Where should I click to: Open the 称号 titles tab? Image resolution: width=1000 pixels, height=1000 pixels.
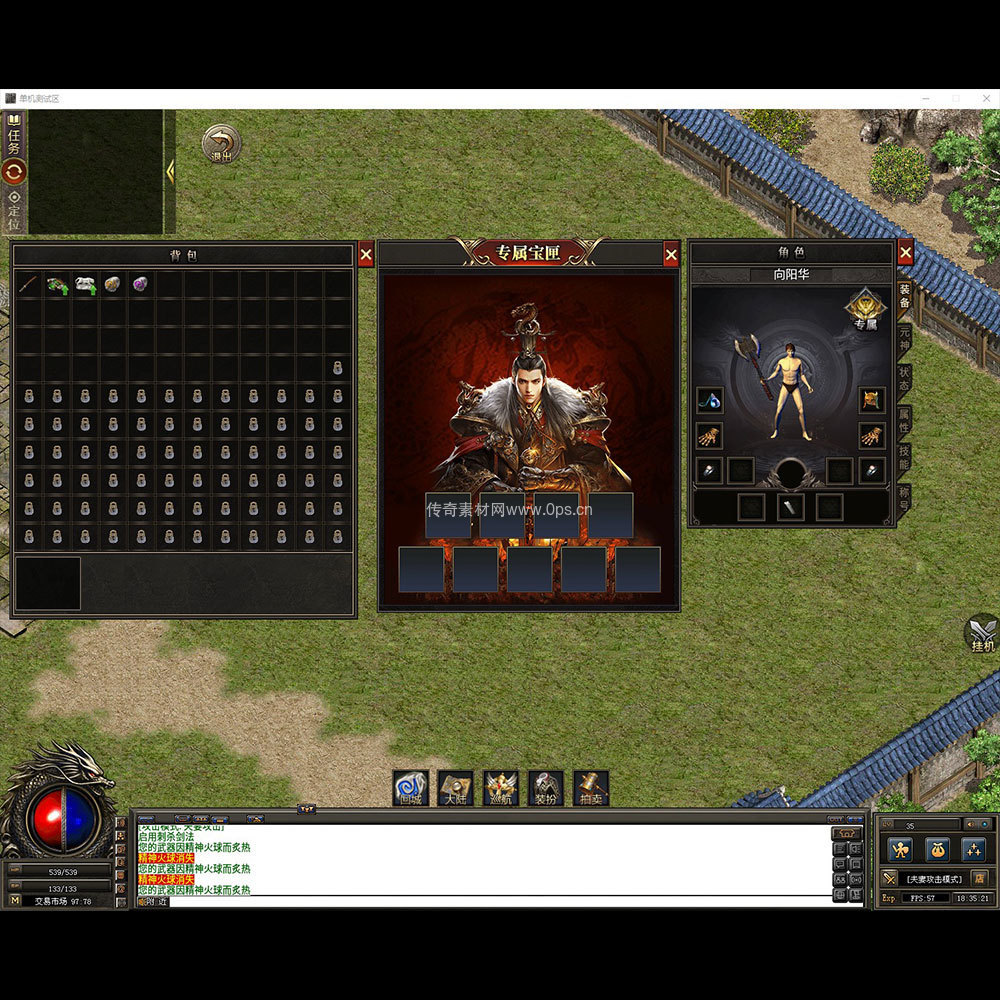click(904, 498)
